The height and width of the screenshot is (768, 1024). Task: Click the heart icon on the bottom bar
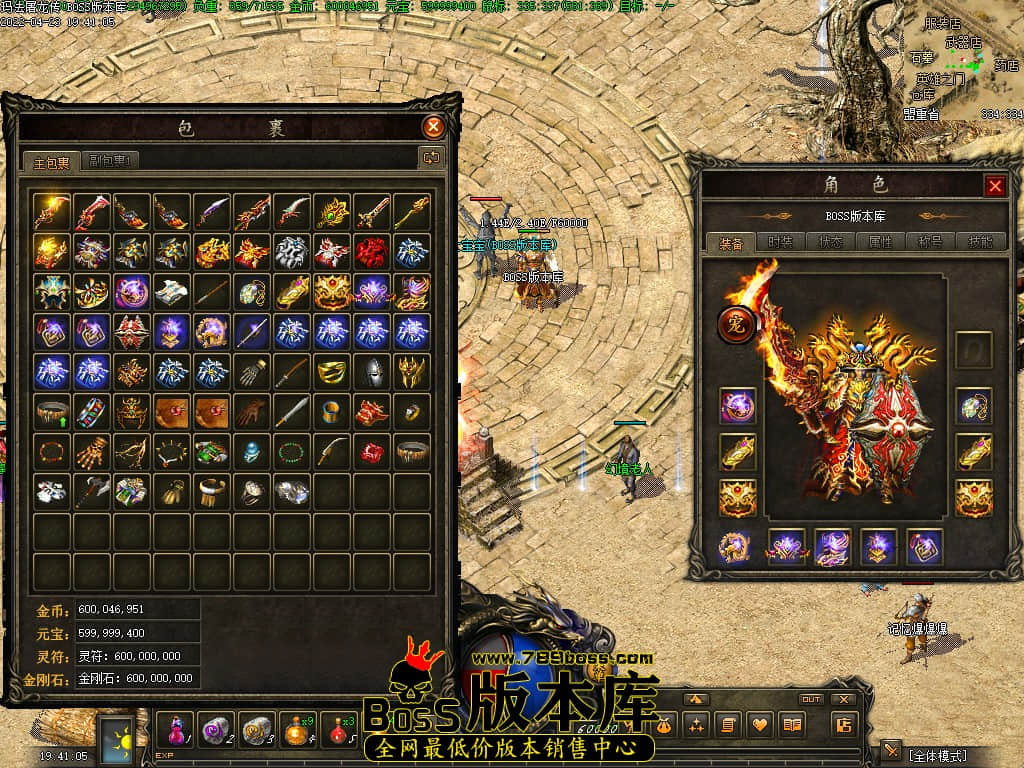pyautogui.click(x=761, y=725)
